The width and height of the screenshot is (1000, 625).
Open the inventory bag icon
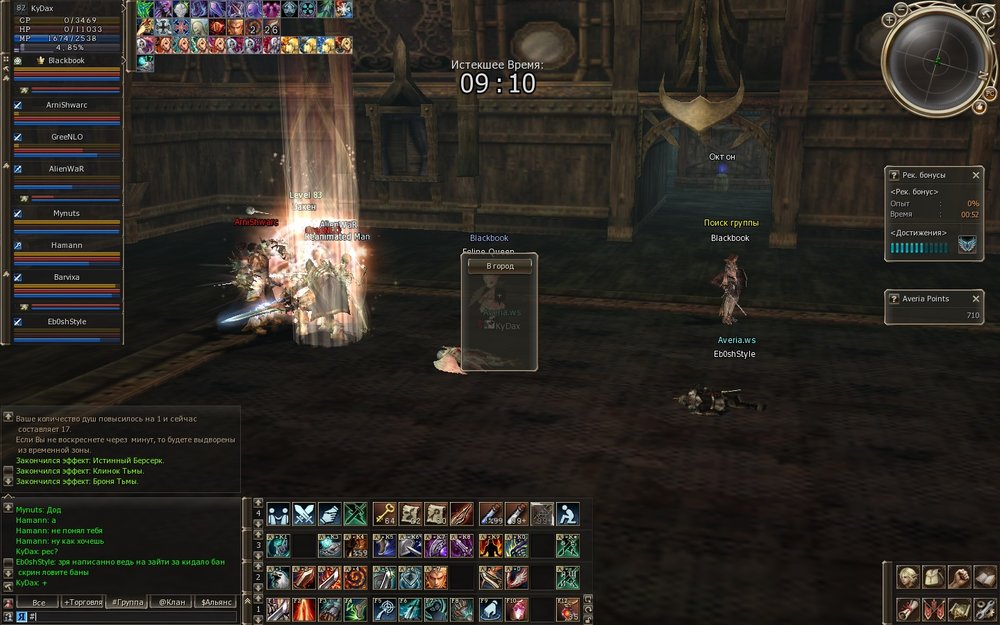[932, 577]
